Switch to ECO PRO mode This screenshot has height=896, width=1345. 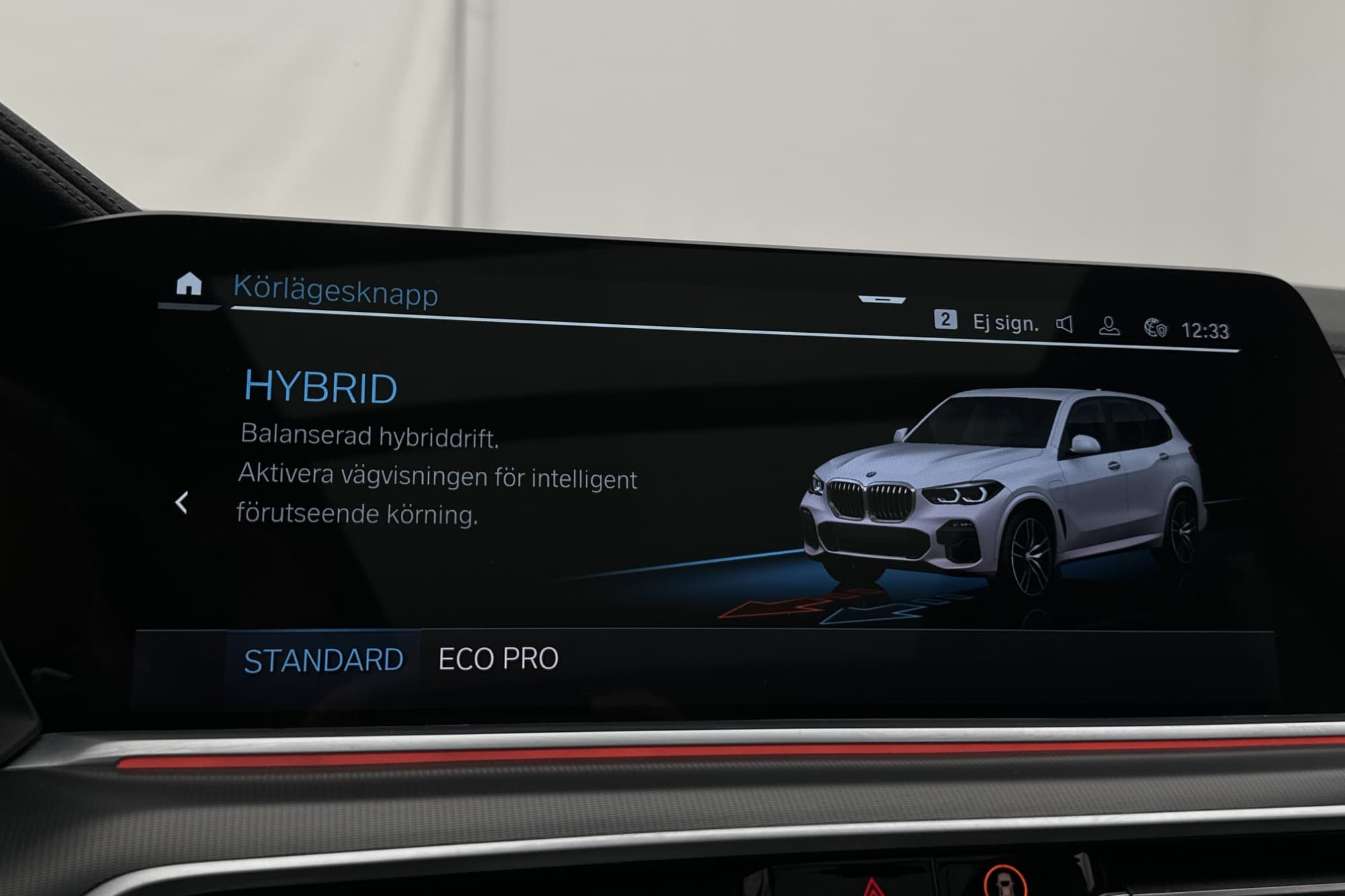coord(498,659)
